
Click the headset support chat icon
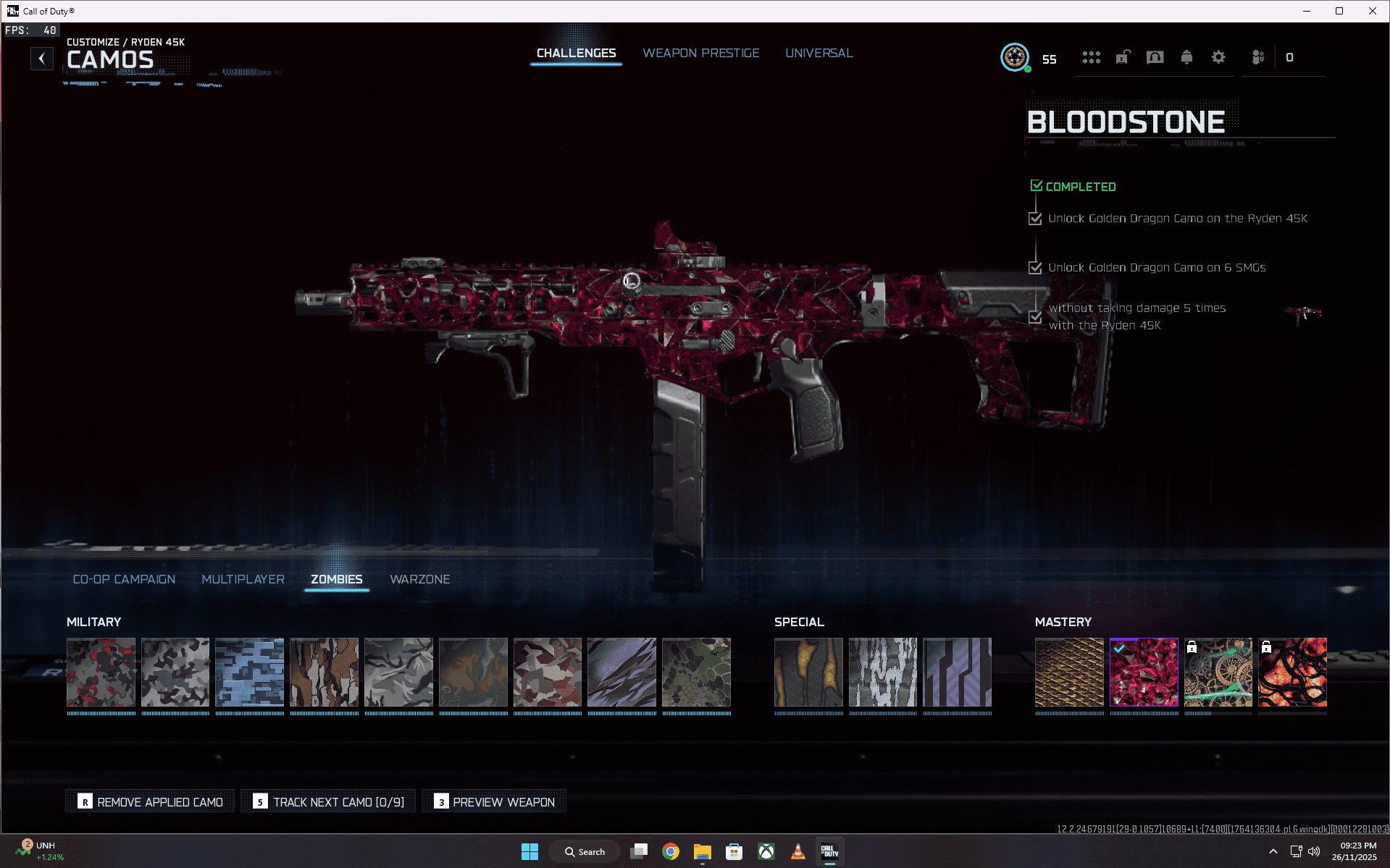(1155, 57)
